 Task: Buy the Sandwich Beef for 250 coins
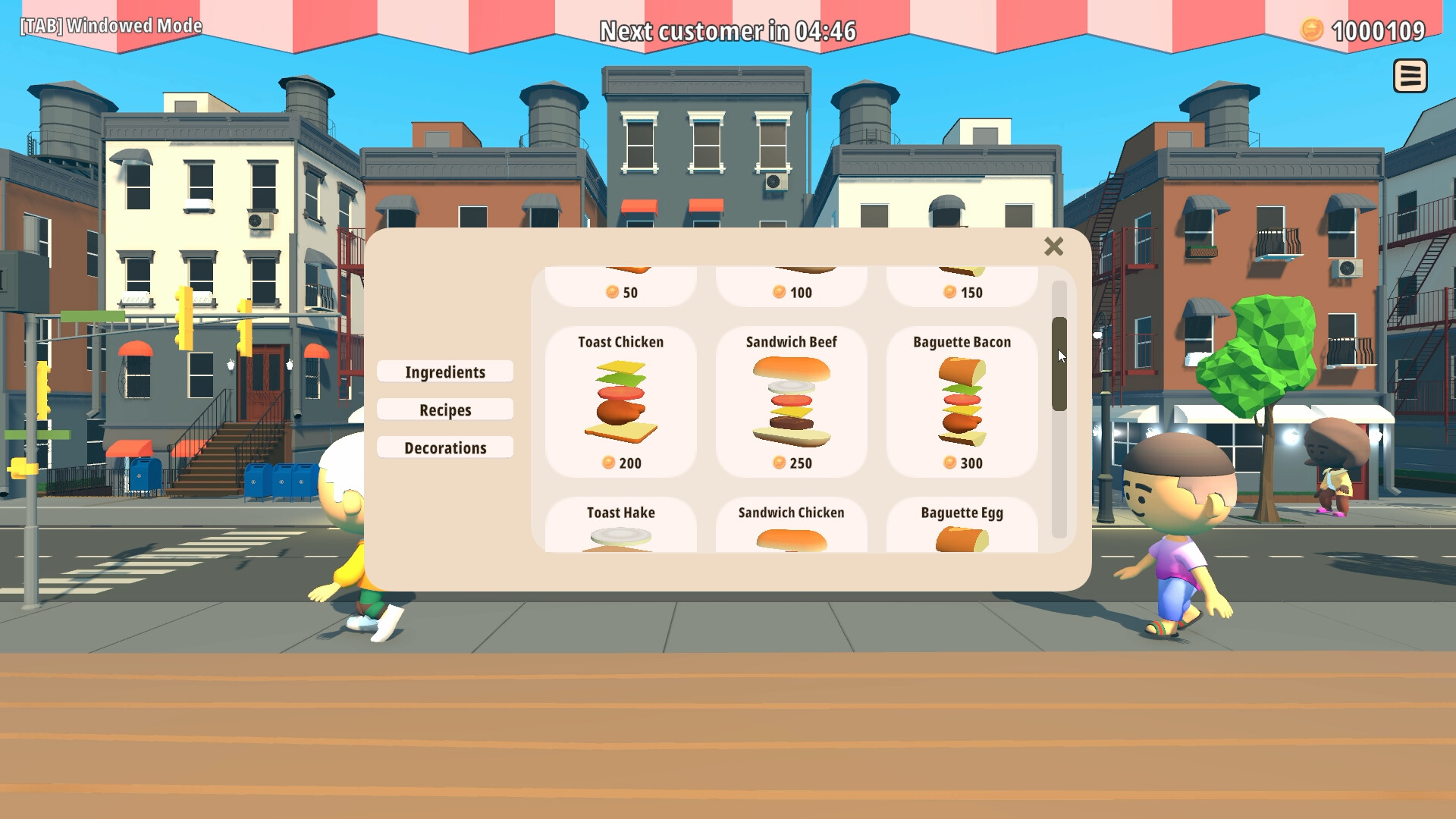790,463
